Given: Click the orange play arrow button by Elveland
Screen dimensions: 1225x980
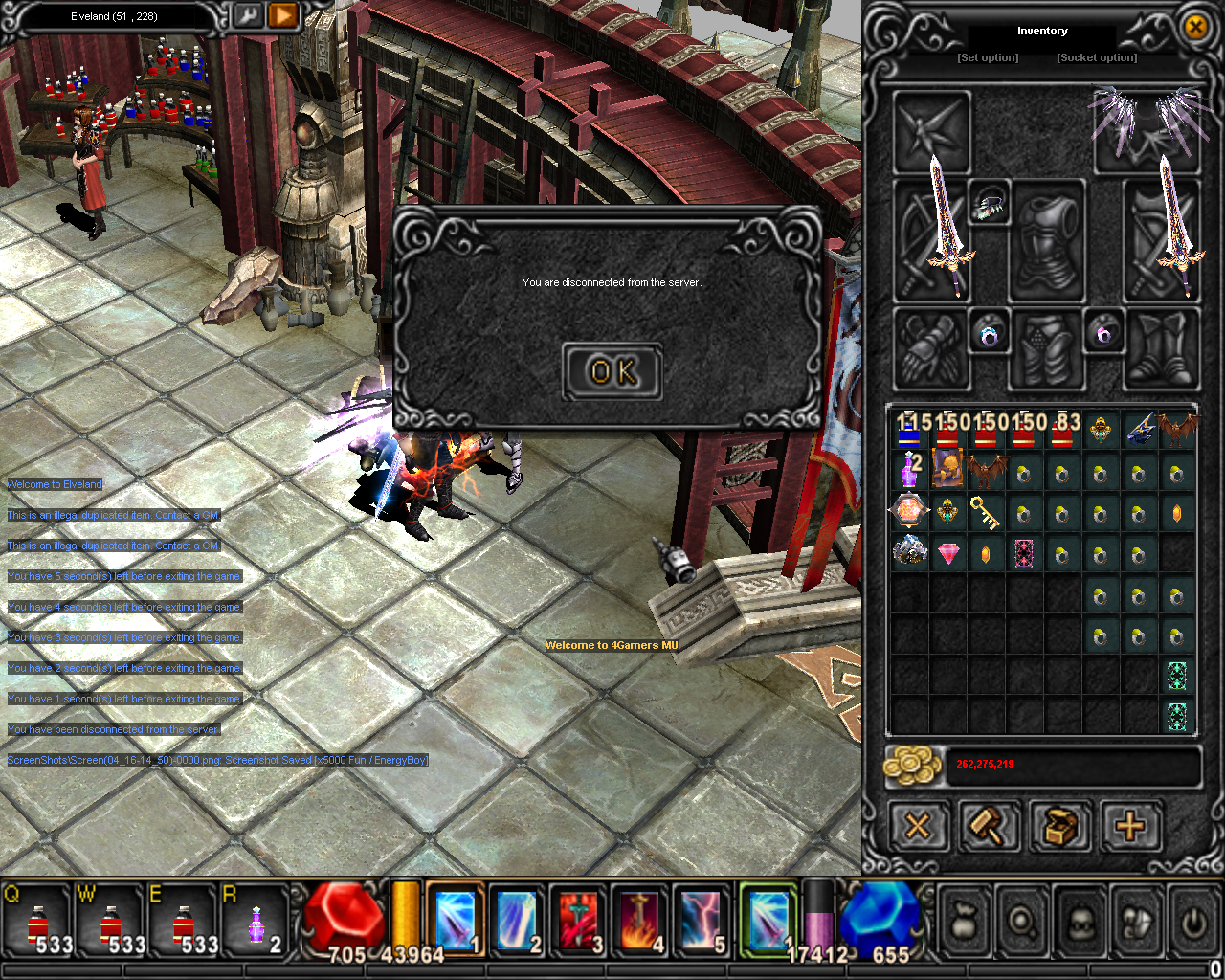Looking at the screenshot, I should 283,15.
